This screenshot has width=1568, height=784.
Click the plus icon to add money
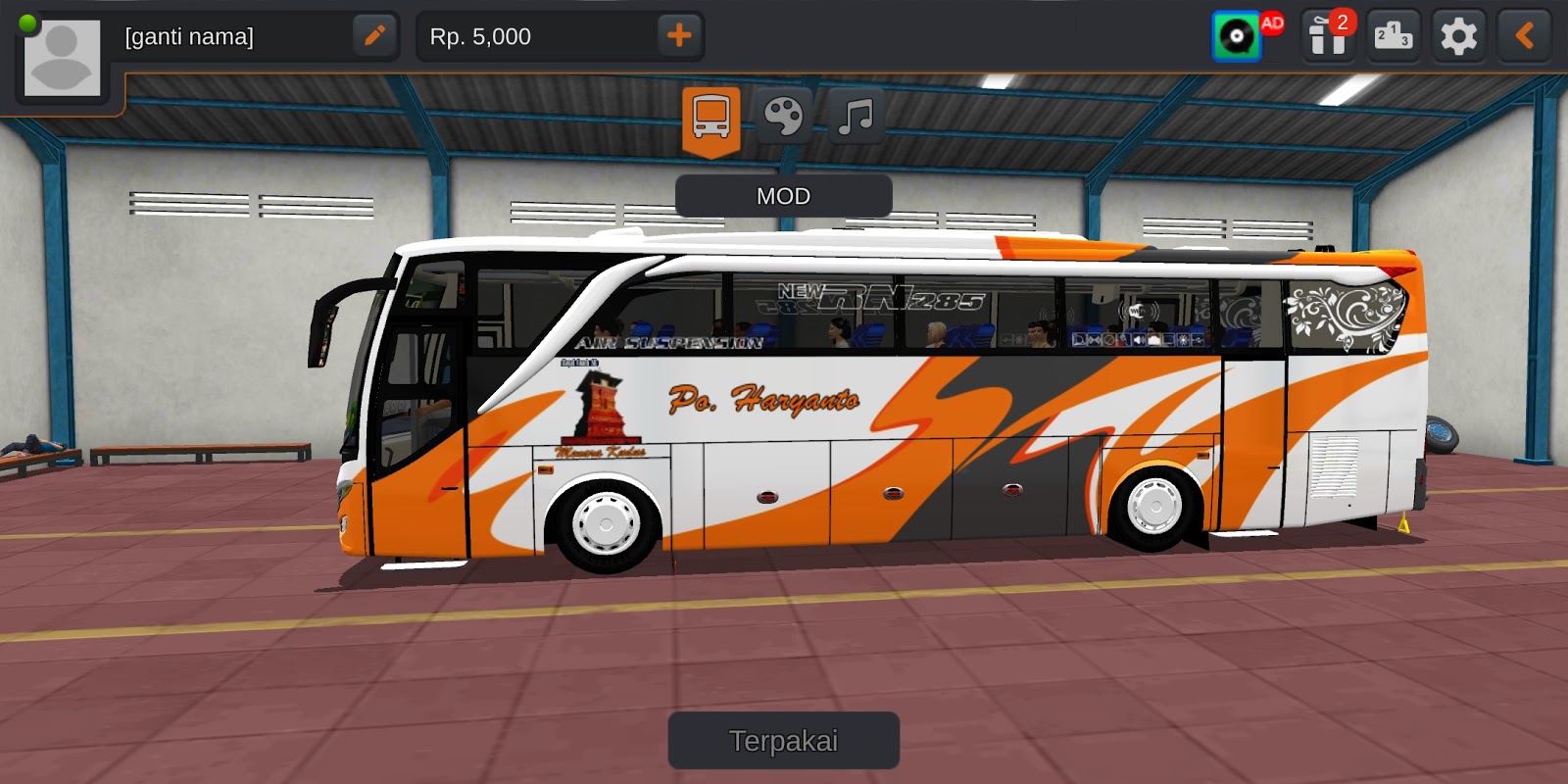679,36
